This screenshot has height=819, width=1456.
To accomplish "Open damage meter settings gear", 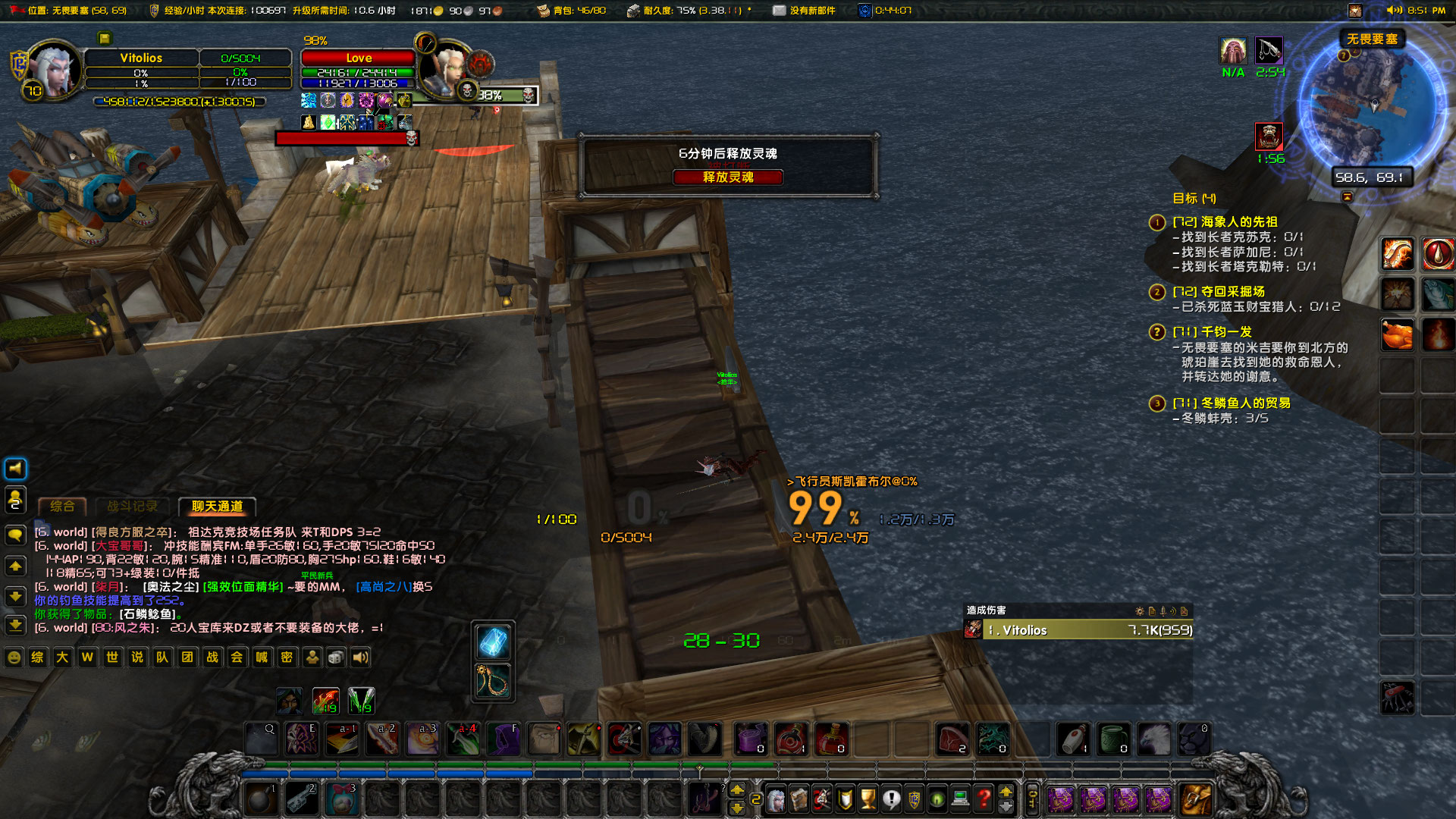I will 1140,611.
